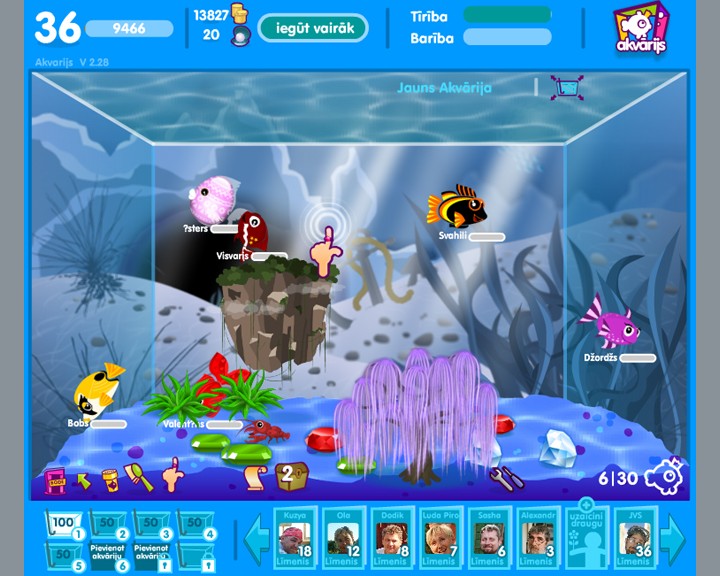Click the 'iegūt vairāk' button
Viewport: 720px width, 576px height.
(312, 28)
